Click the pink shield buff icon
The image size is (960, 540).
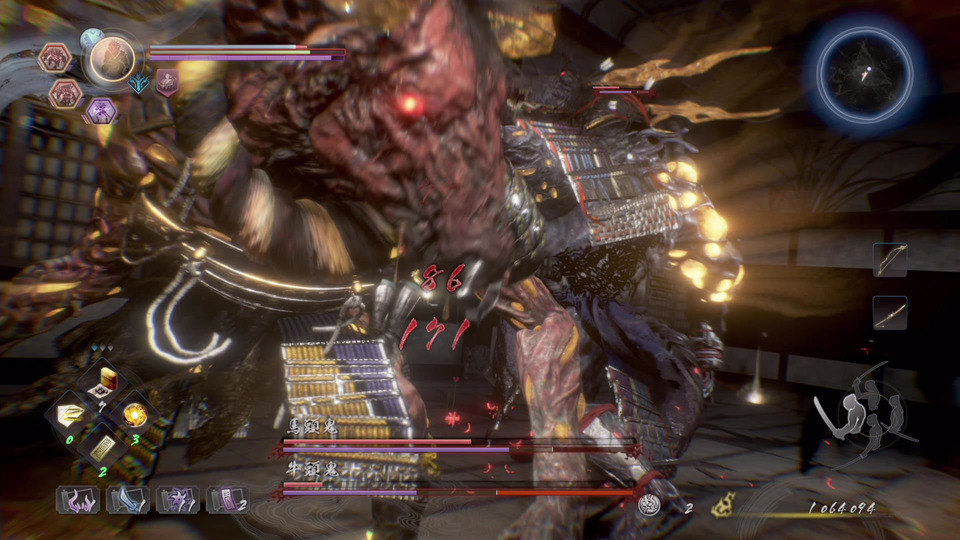coord(166,83)
